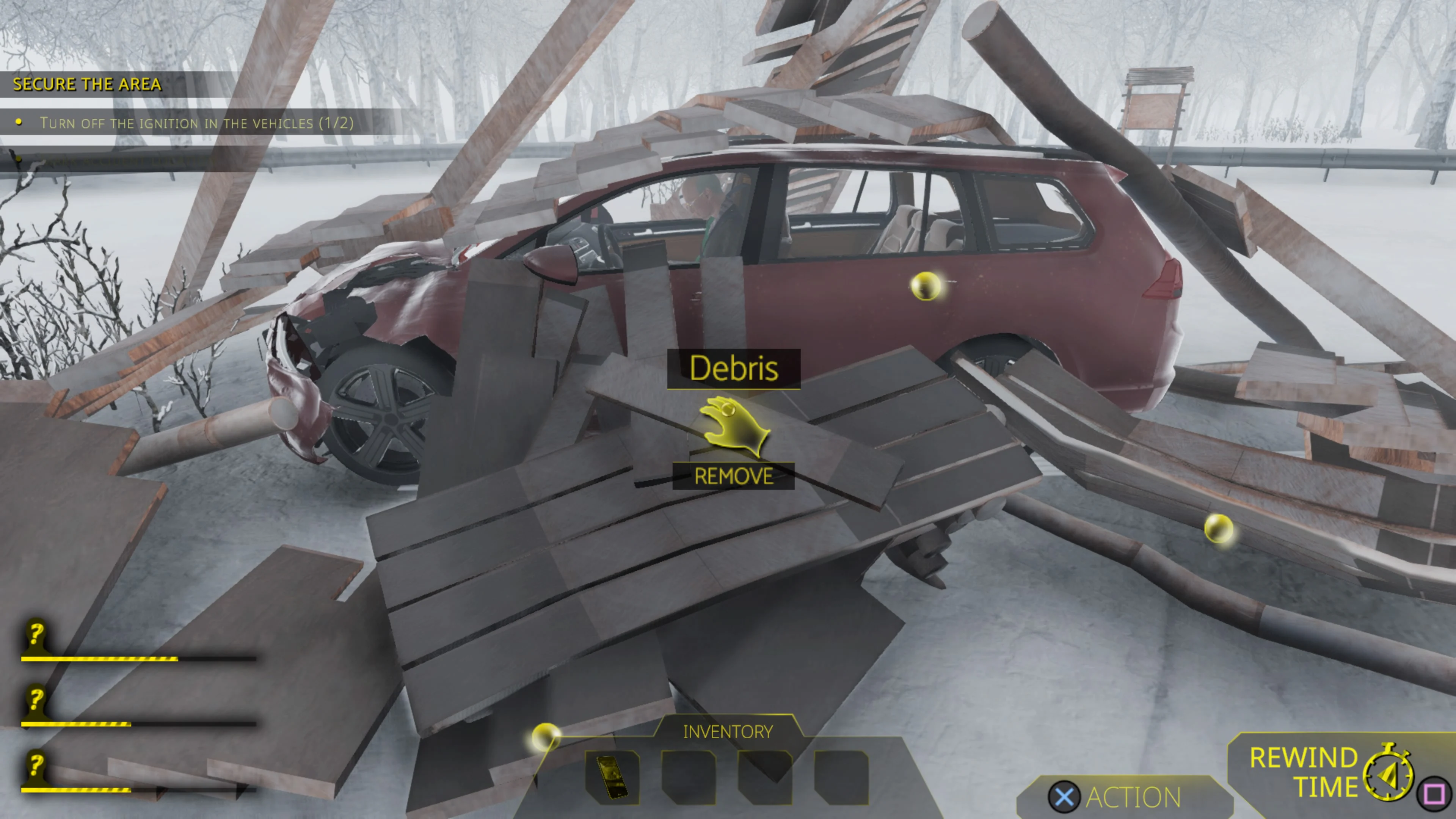The width and height of the screenshot is (1456, 819).
Task: Click the second question-mark victim portrait
Action: [35, 703]
